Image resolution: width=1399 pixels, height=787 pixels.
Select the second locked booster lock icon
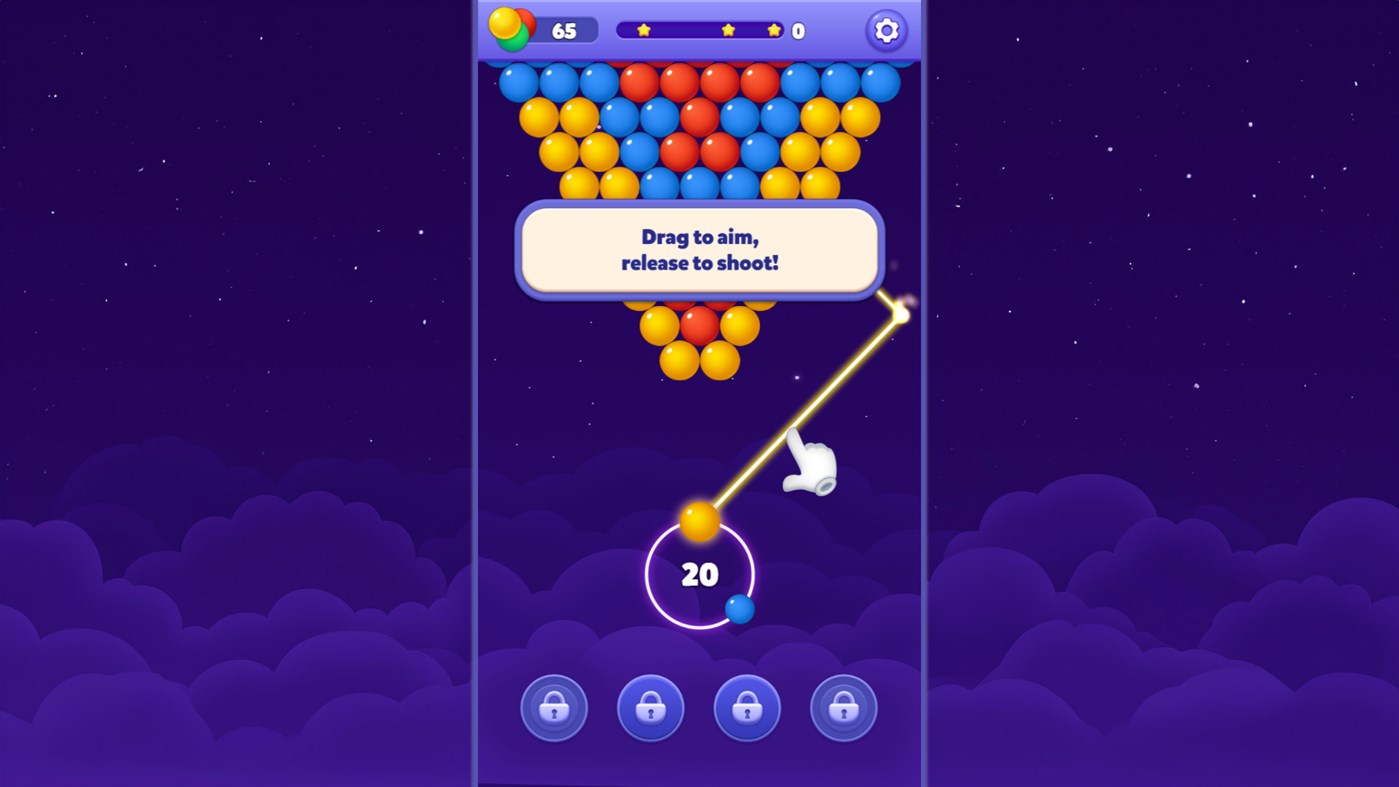(650, 707)
